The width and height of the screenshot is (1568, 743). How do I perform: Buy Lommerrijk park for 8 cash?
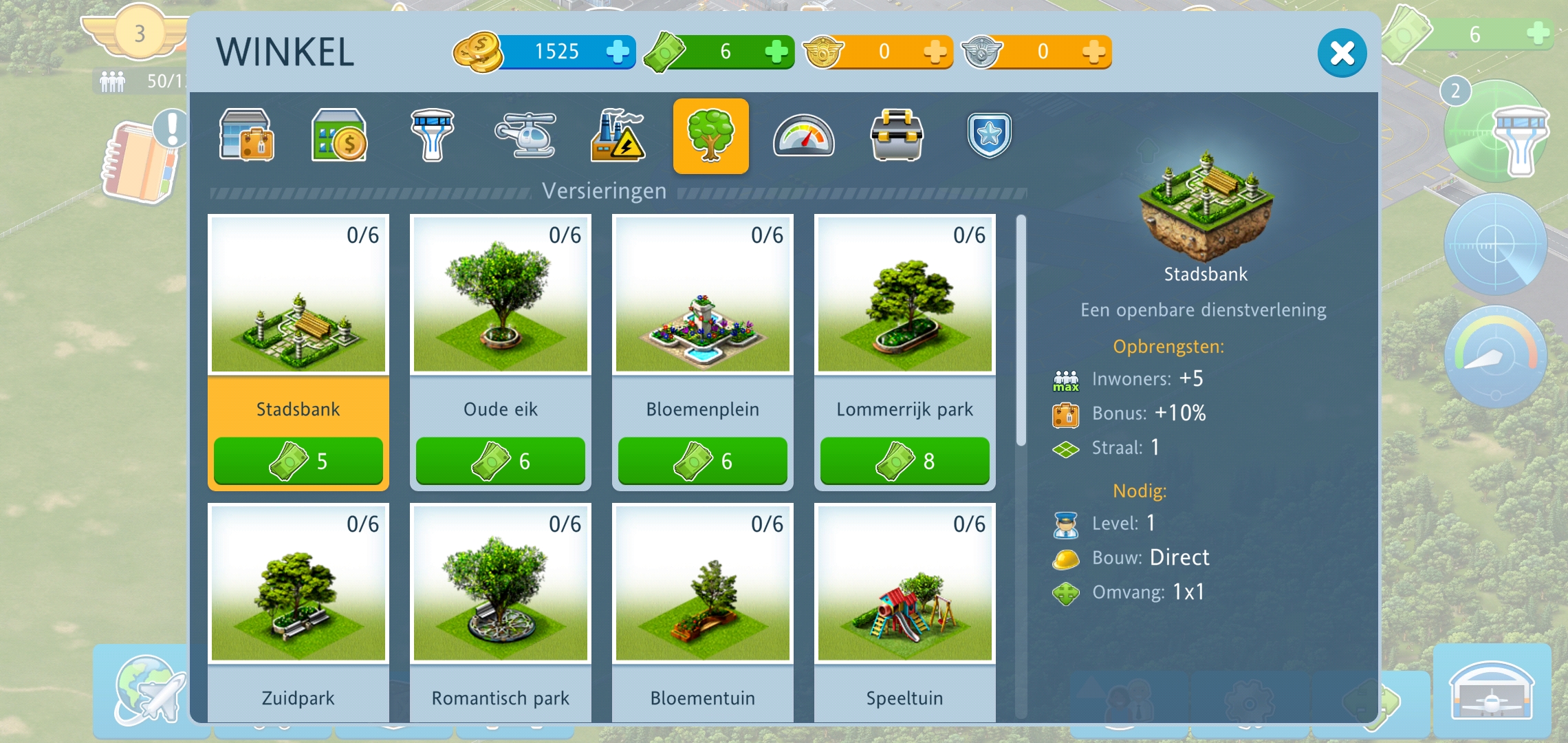coord(904,460)
